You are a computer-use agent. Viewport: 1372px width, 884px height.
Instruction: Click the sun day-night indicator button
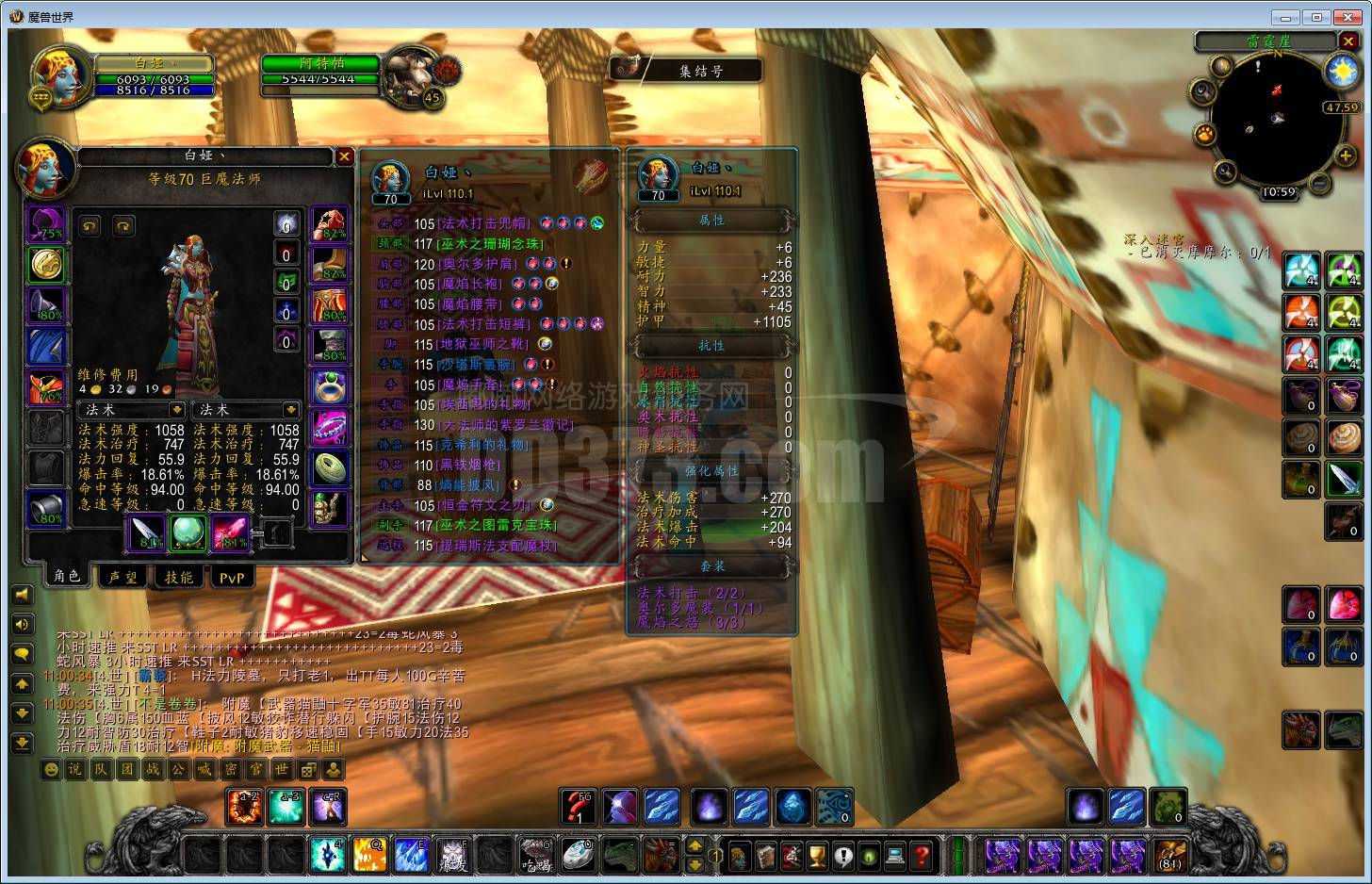click(1342, 73)
